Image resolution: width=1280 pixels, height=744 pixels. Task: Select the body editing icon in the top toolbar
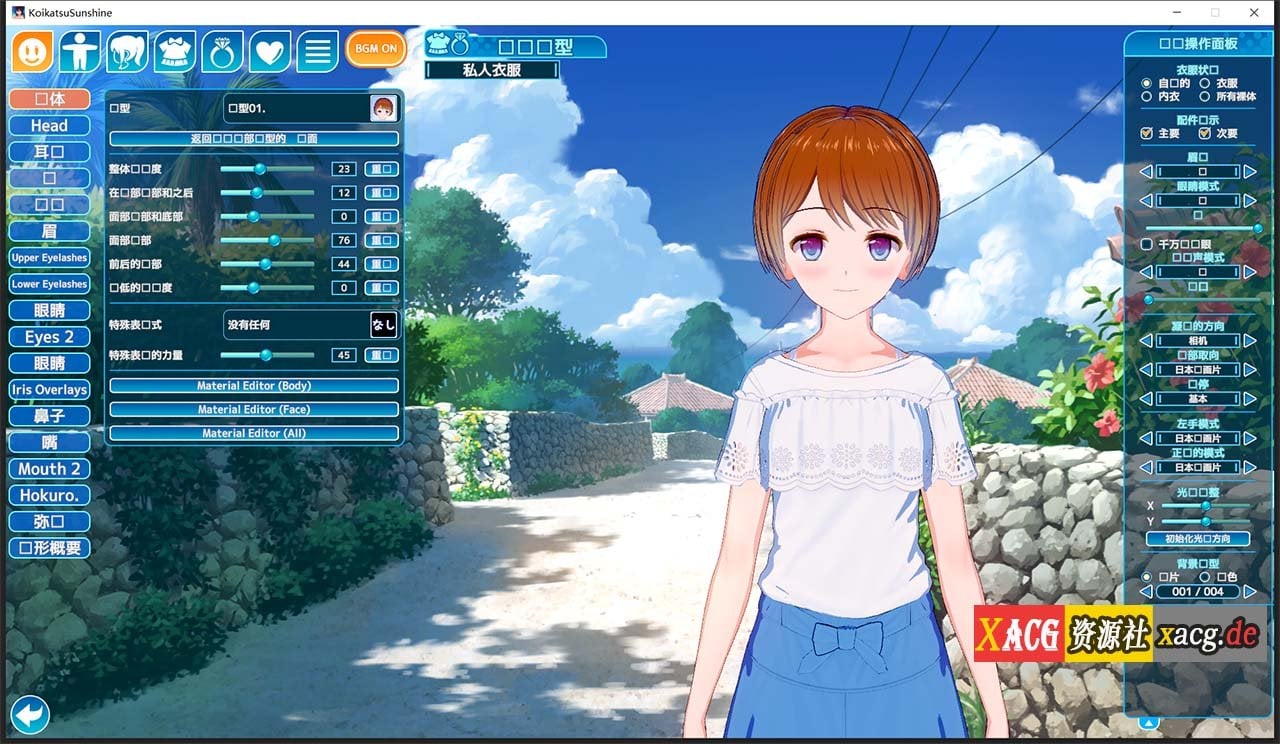click(x=79, y=49)
